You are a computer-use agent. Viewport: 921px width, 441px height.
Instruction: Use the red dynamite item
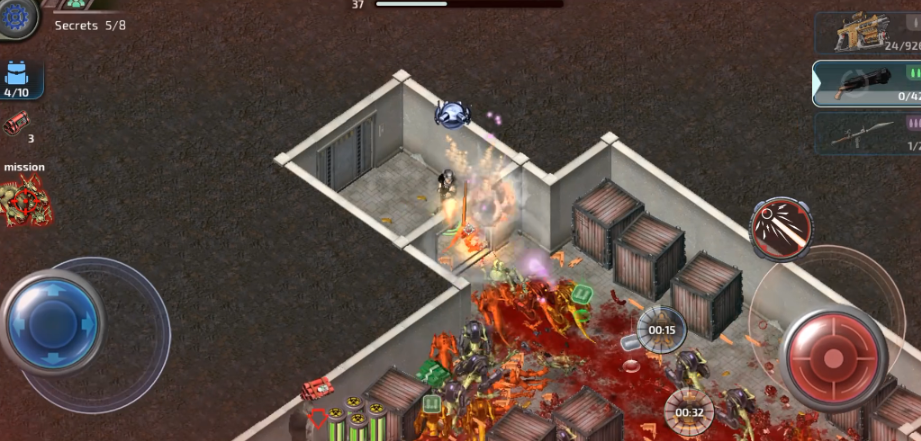click(x=16, y=124)
